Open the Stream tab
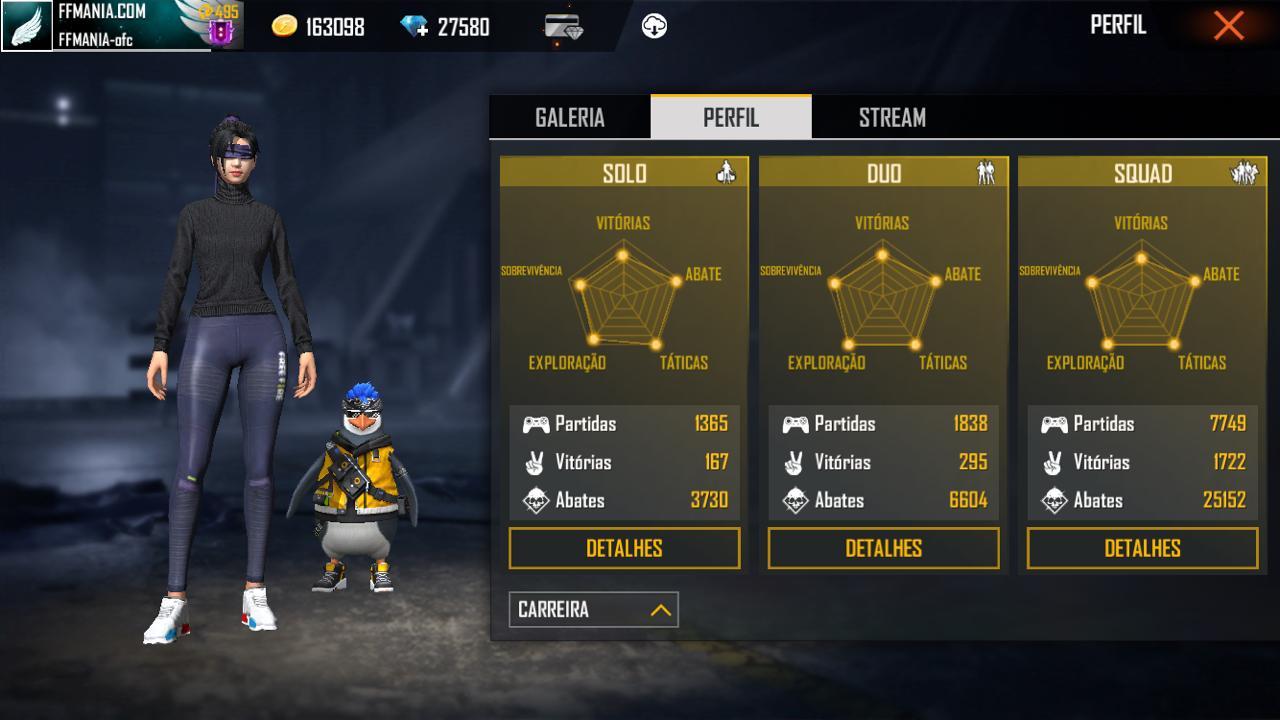Viewport: 1280px width, 720px height. coord(892,117)
